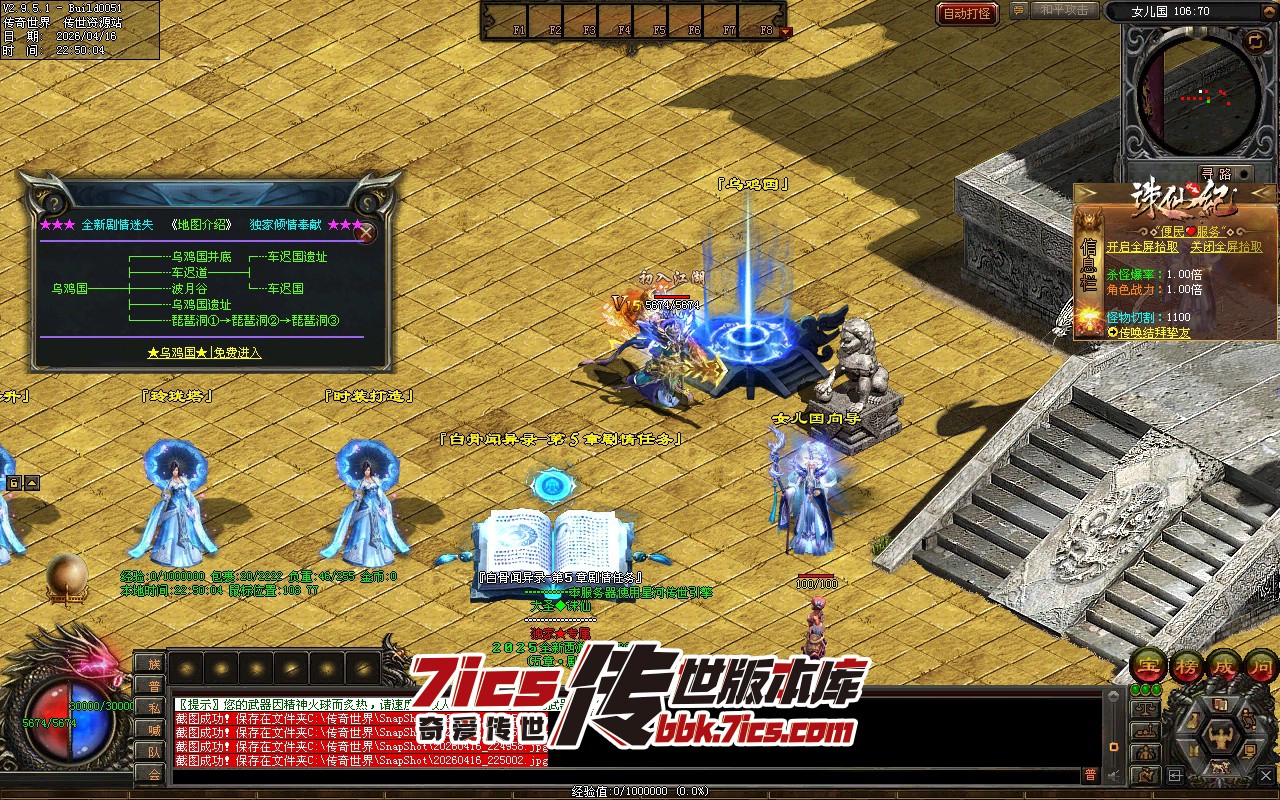
Task: Open the circular minimap
Action: coord(1199,95)
